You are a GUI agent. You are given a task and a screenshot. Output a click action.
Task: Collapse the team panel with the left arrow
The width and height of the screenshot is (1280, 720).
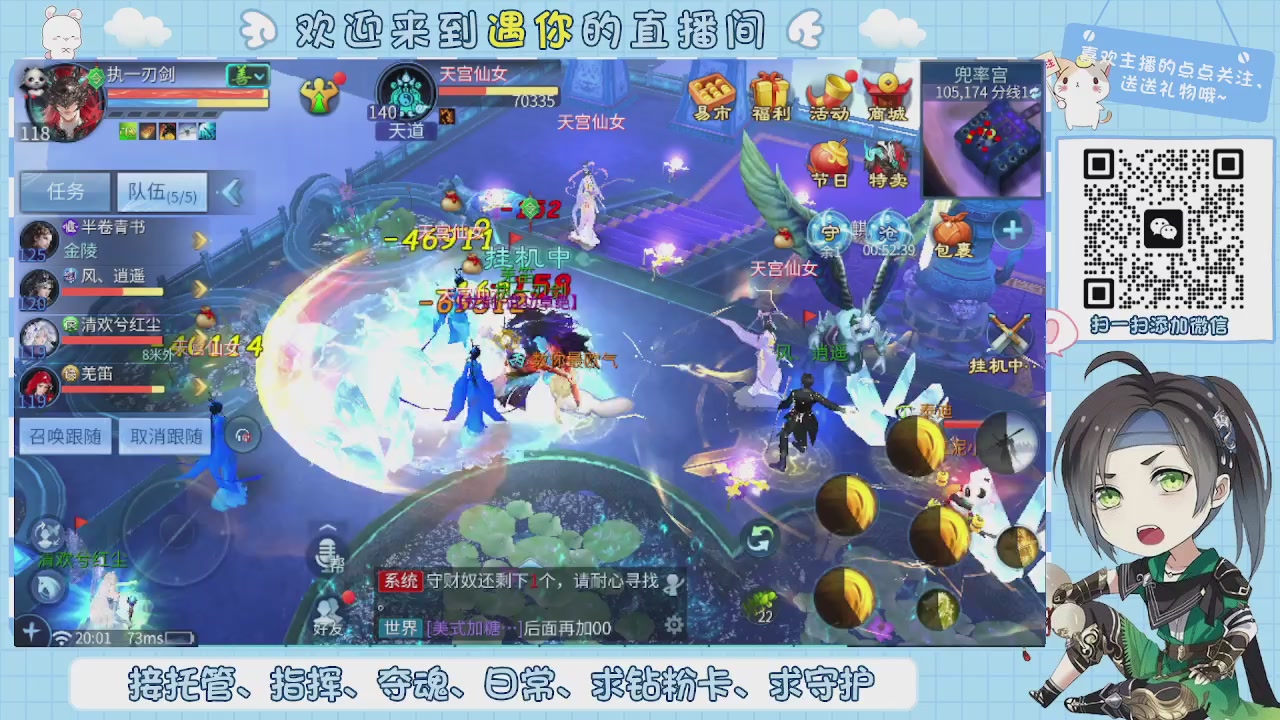pyautogui.click(x=232, y=193)
